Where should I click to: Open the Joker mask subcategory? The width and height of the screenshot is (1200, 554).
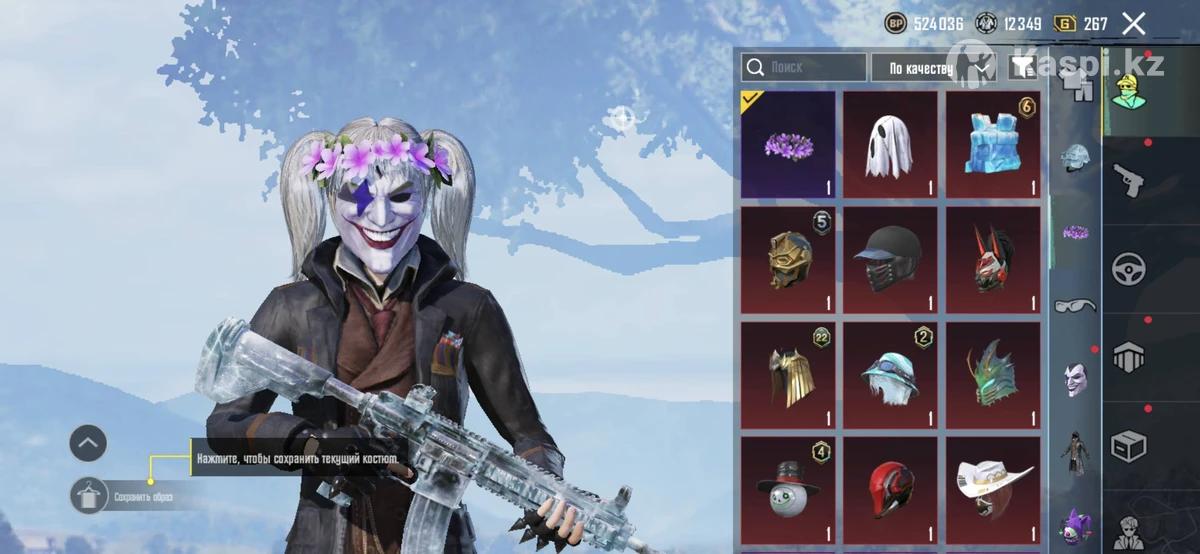(x=1075, y=379)
